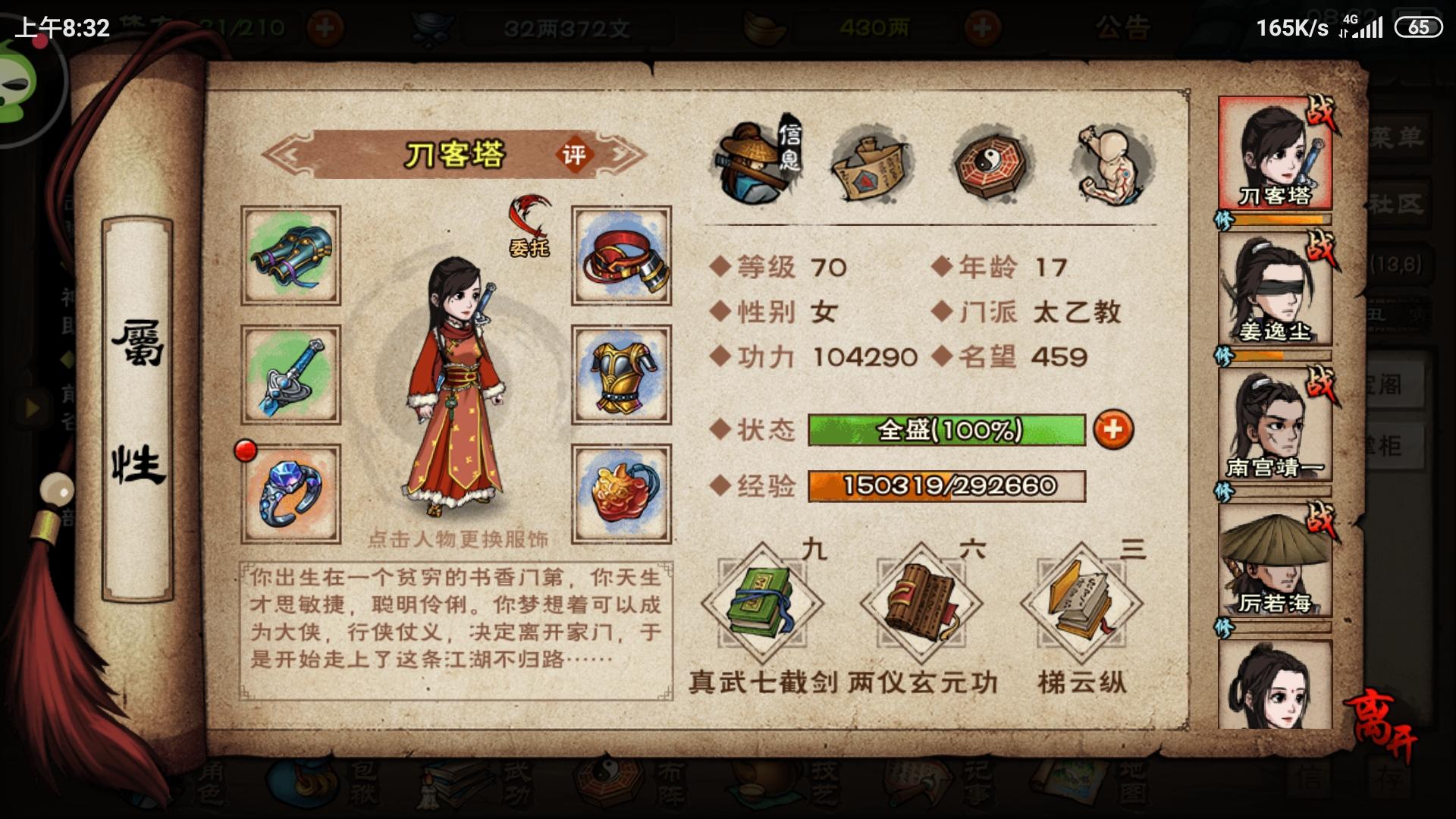The image size is (1456, 819).
Task: Open the ring slot with red notification dot
Action: tap(290, 493)
